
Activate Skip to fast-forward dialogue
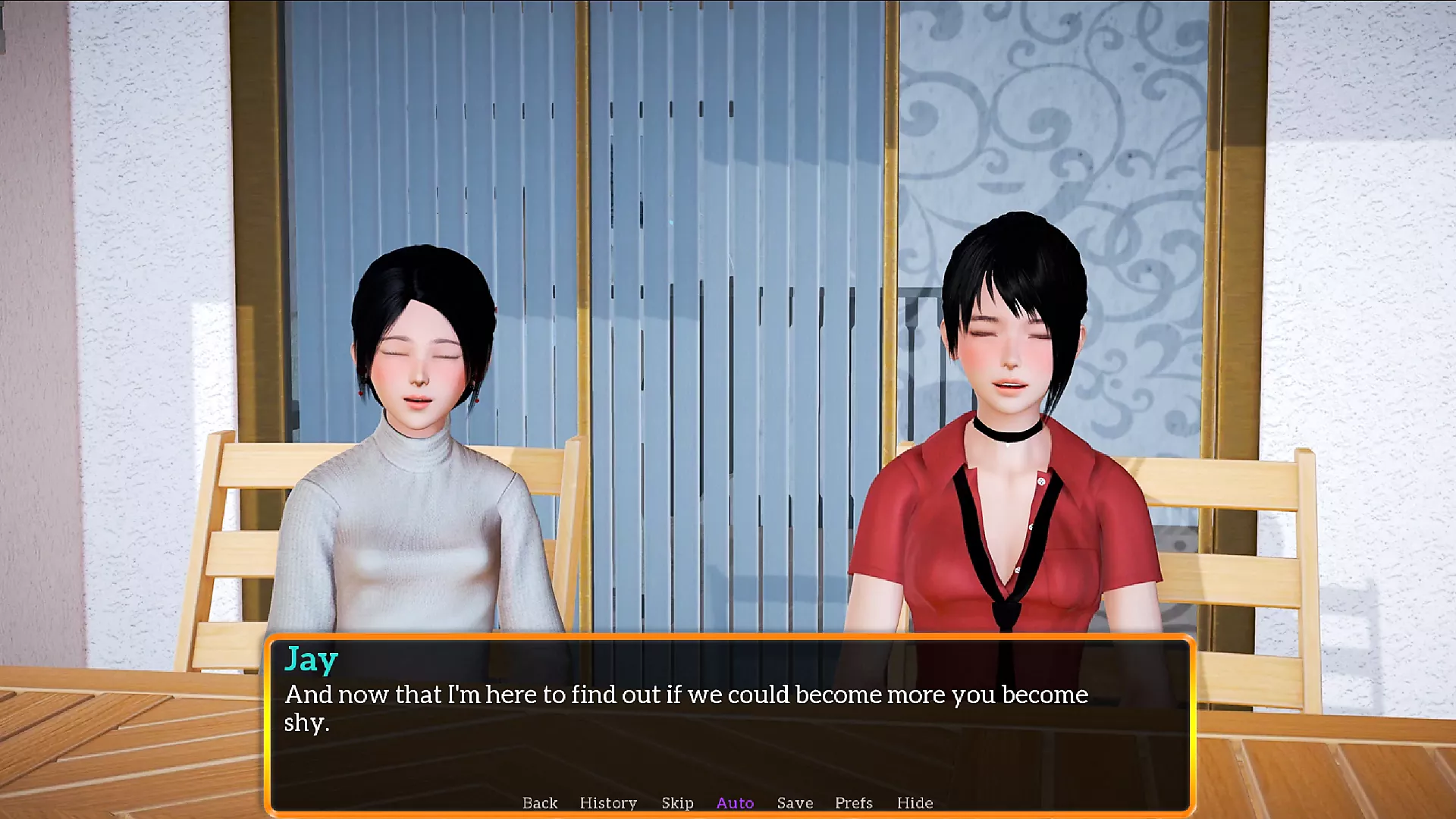tap(677, 803)
